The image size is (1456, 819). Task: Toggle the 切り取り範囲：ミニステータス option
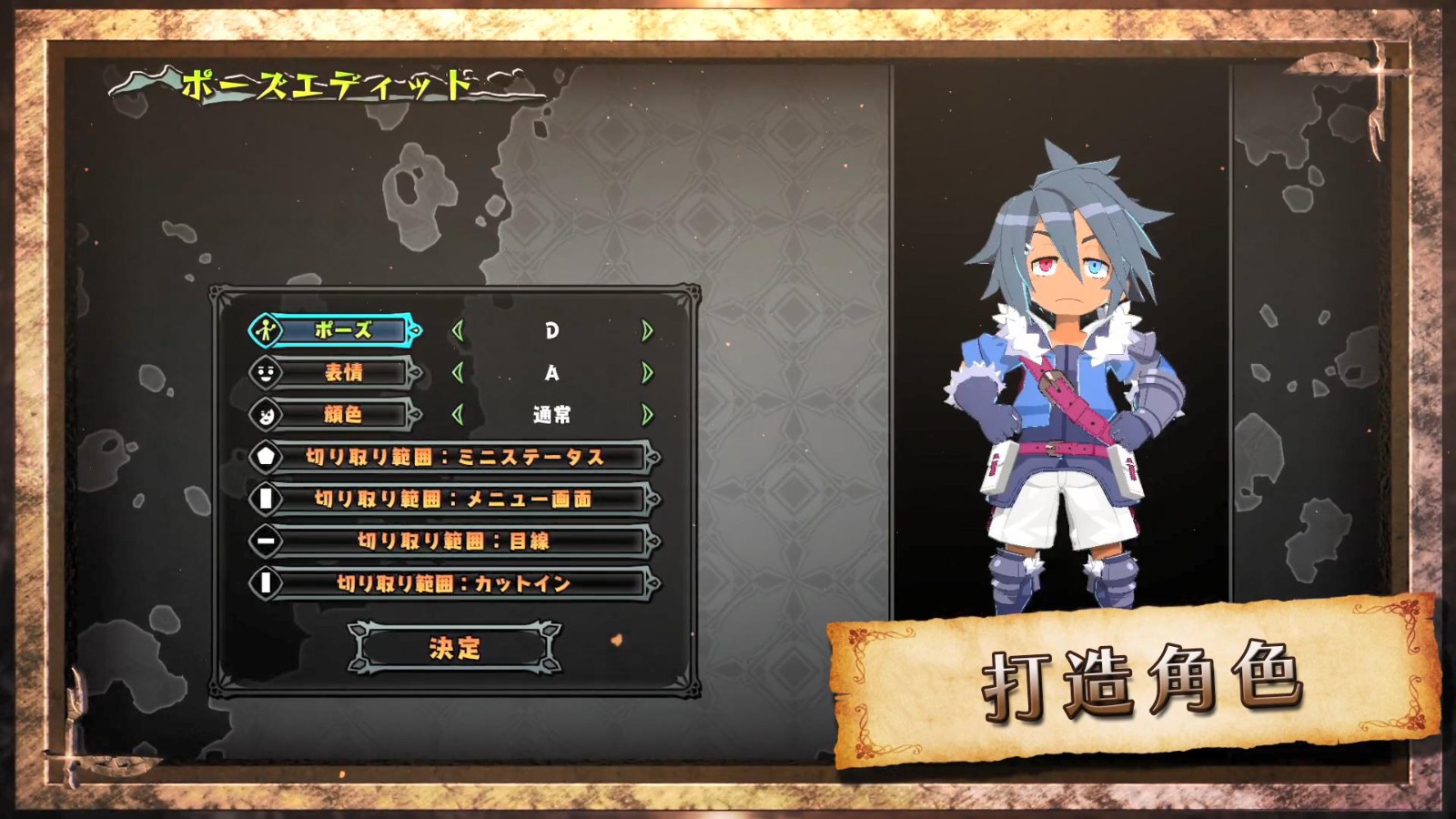(x=455, y=455)
